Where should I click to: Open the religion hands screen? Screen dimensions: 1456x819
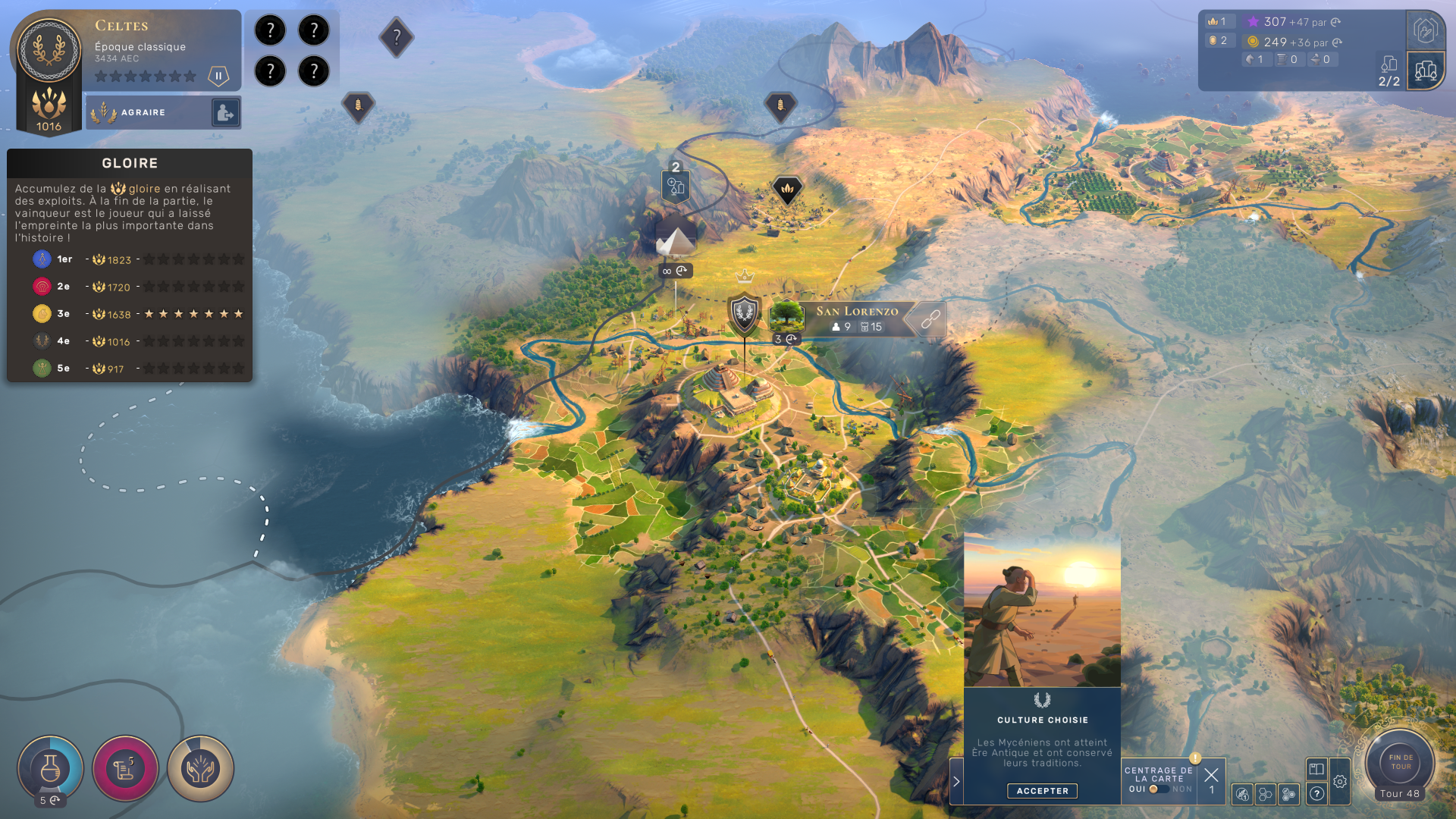tap(200, 769)
